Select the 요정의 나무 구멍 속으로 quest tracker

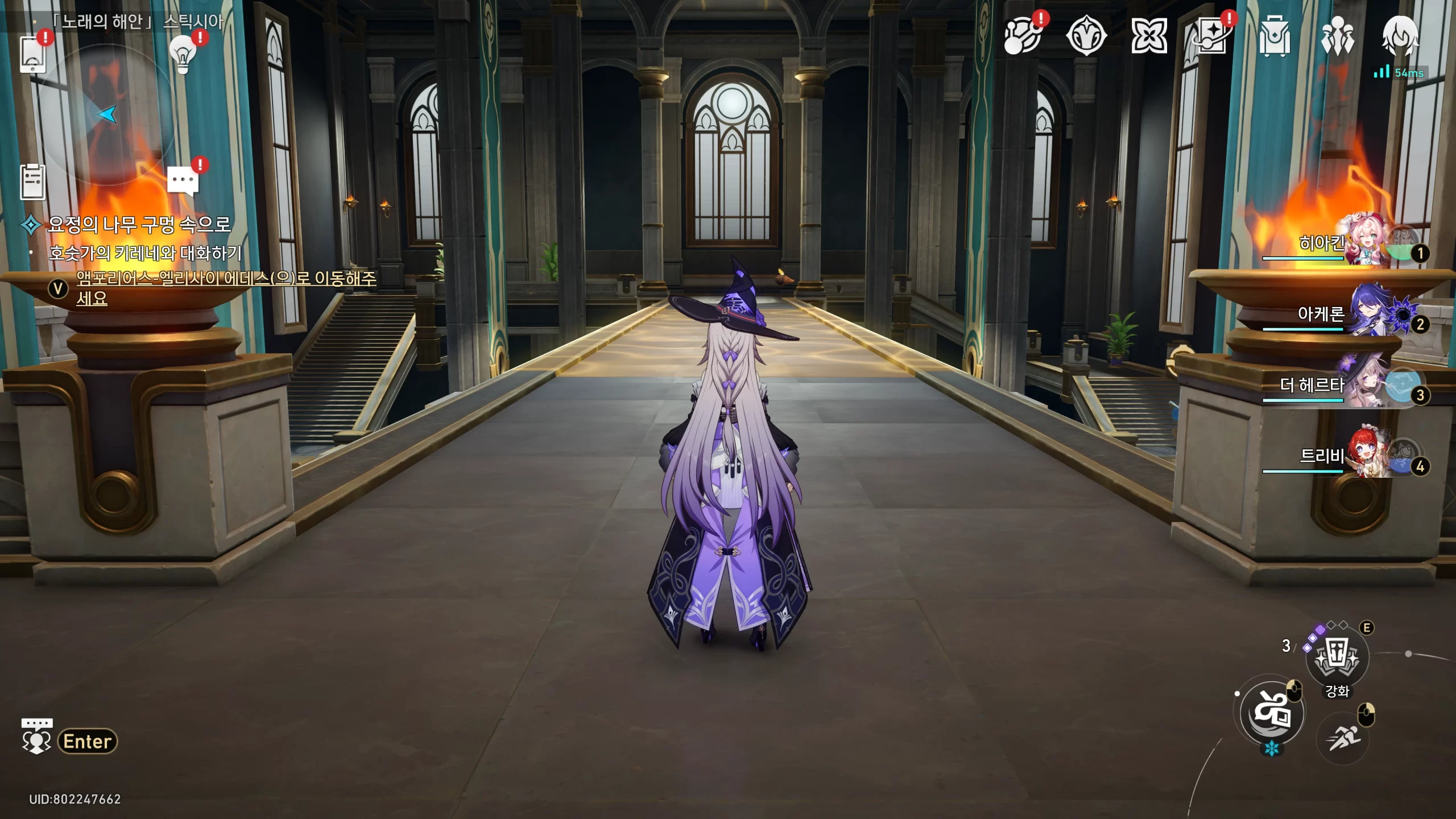pyautogui.click(x=139, y=225)
